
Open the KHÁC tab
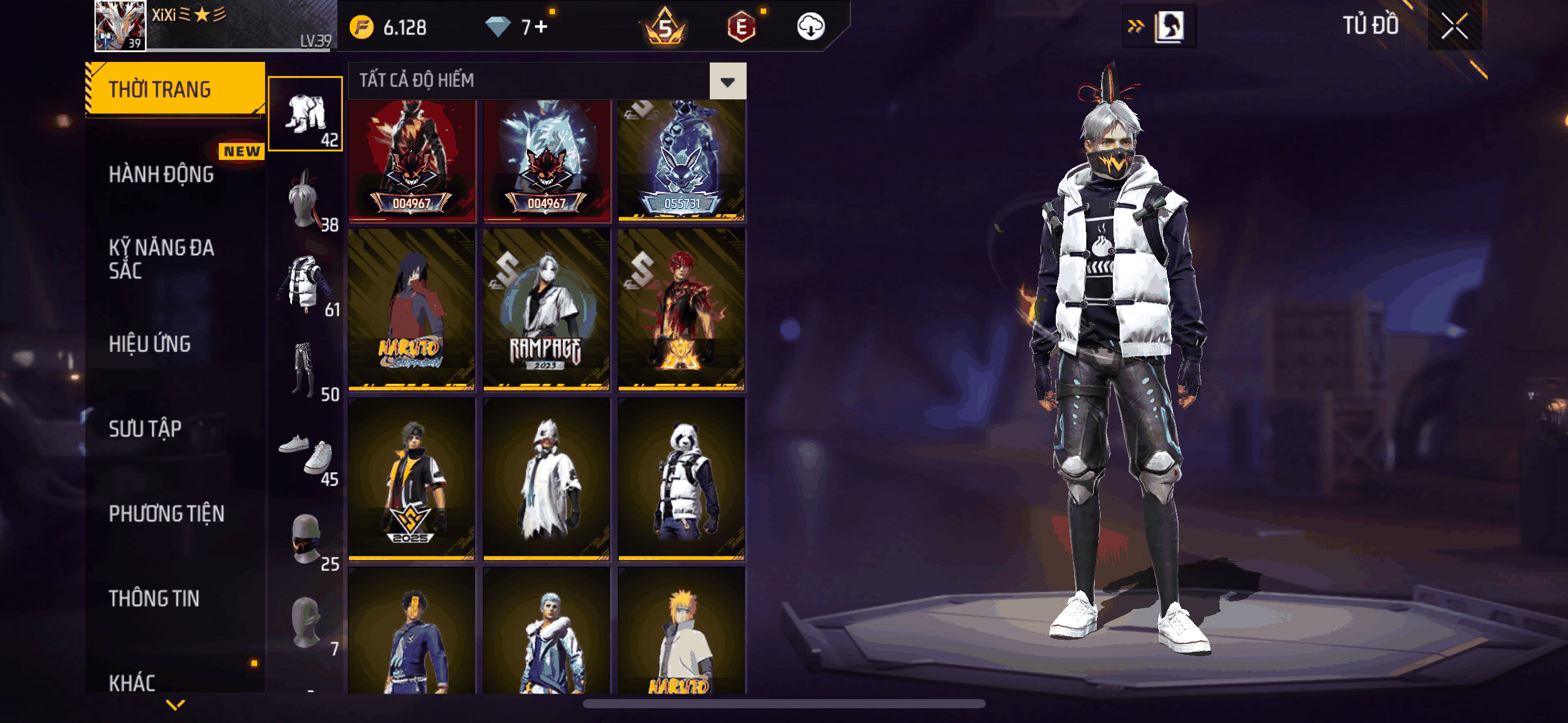pyautogui.click(x=133, y=681)
